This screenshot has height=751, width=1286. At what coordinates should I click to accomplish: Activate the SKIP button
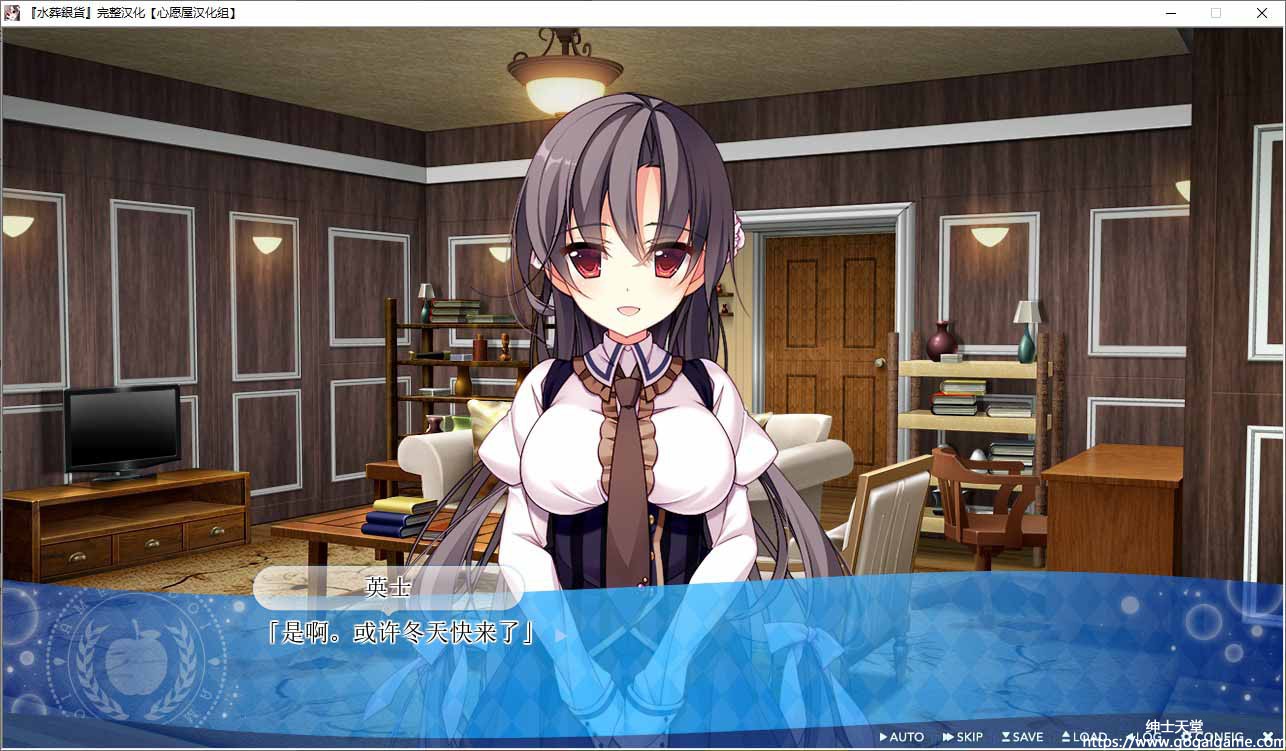pos(964,737)
